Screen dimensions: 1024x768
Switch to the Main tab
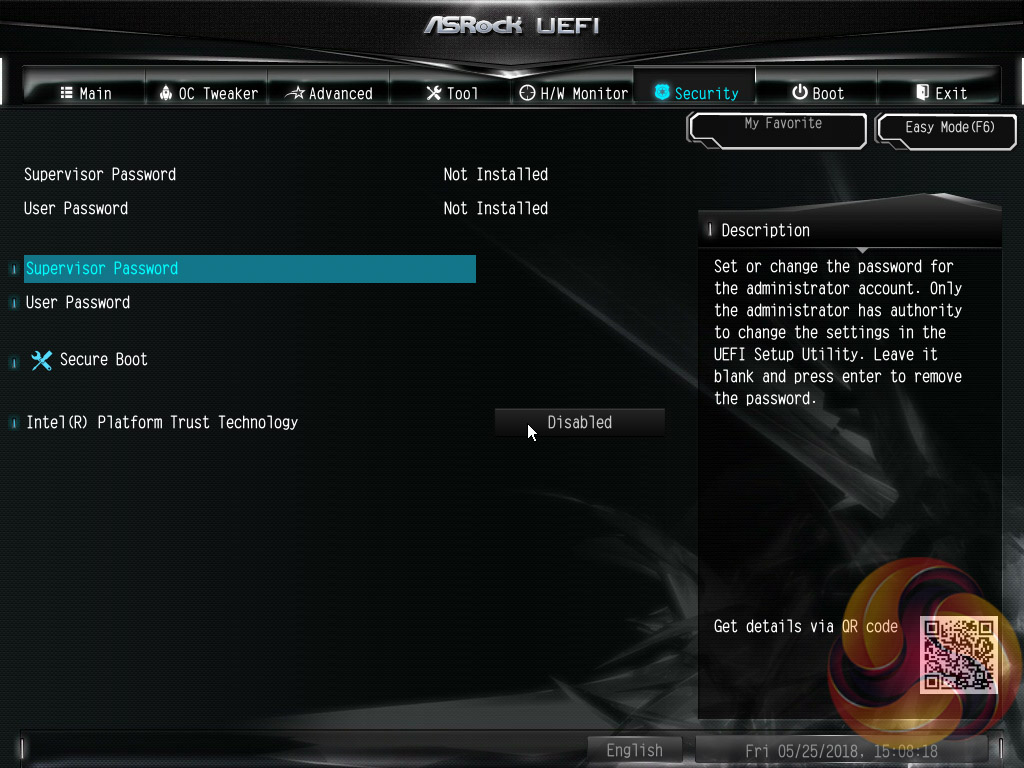point(85,93)
